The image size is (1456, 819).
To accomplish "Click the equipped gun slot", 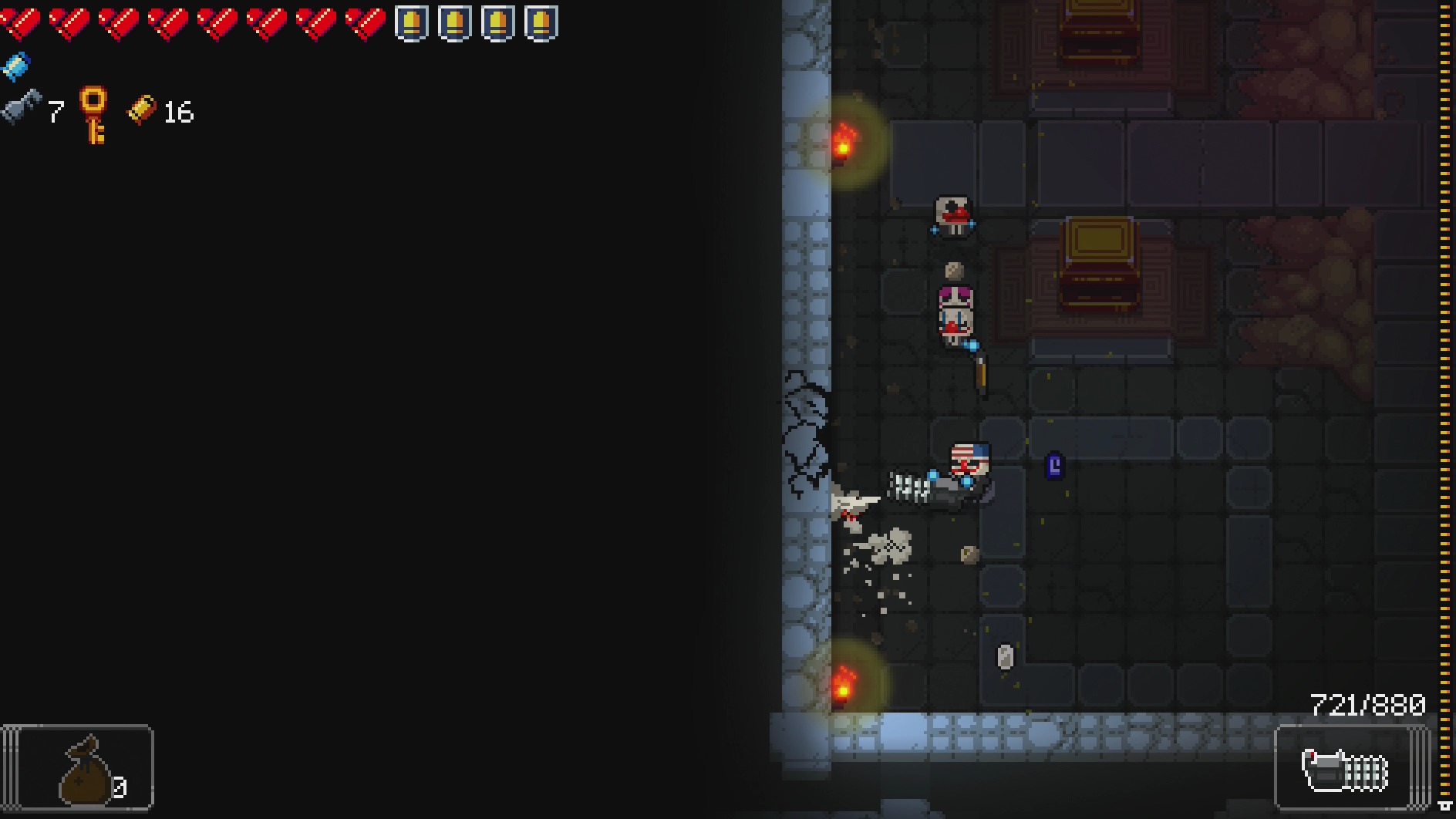I will click(x=1346, y=768).
